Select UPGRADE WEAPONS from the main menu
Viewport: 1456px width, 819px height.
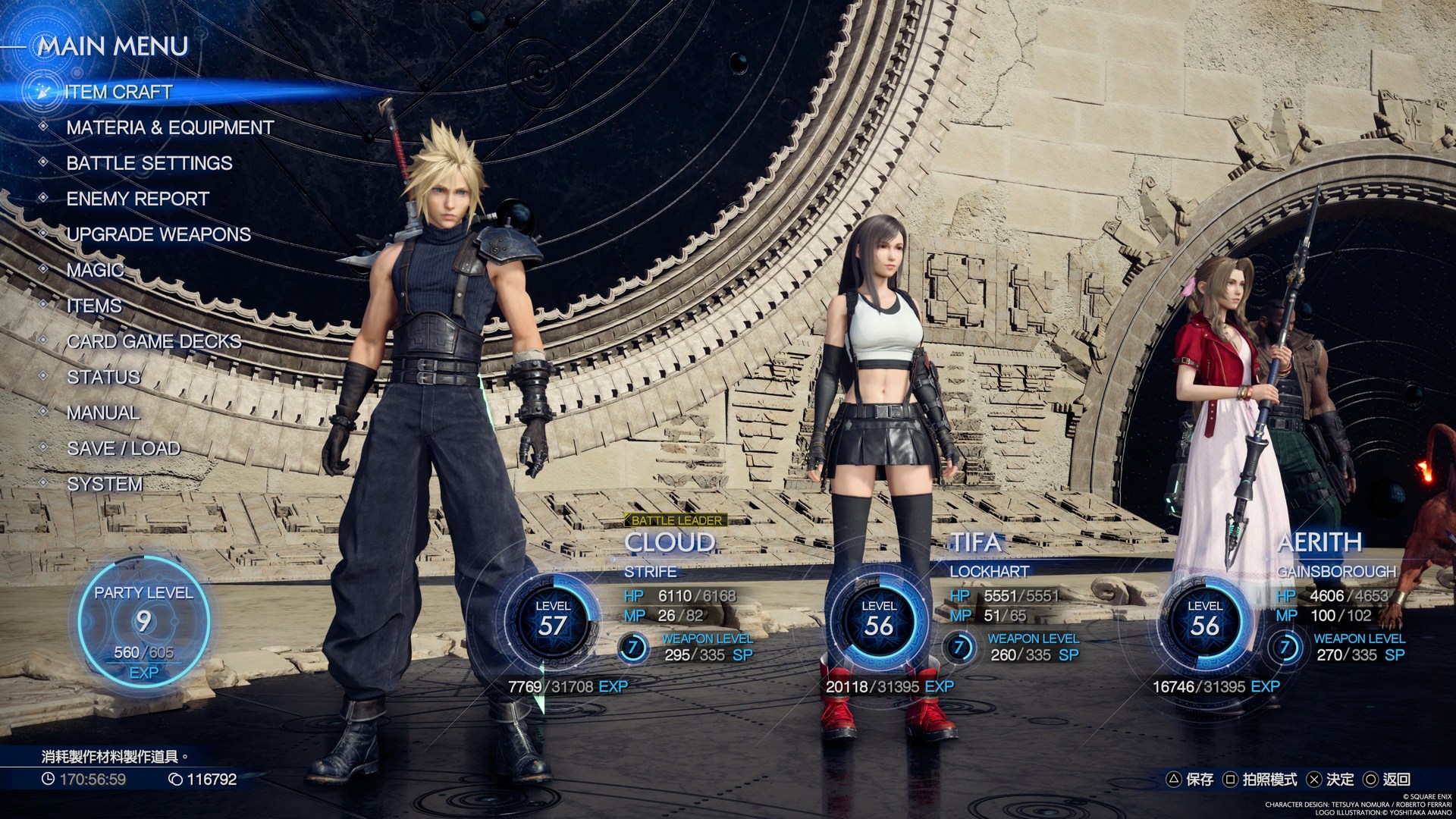(158, 234)
